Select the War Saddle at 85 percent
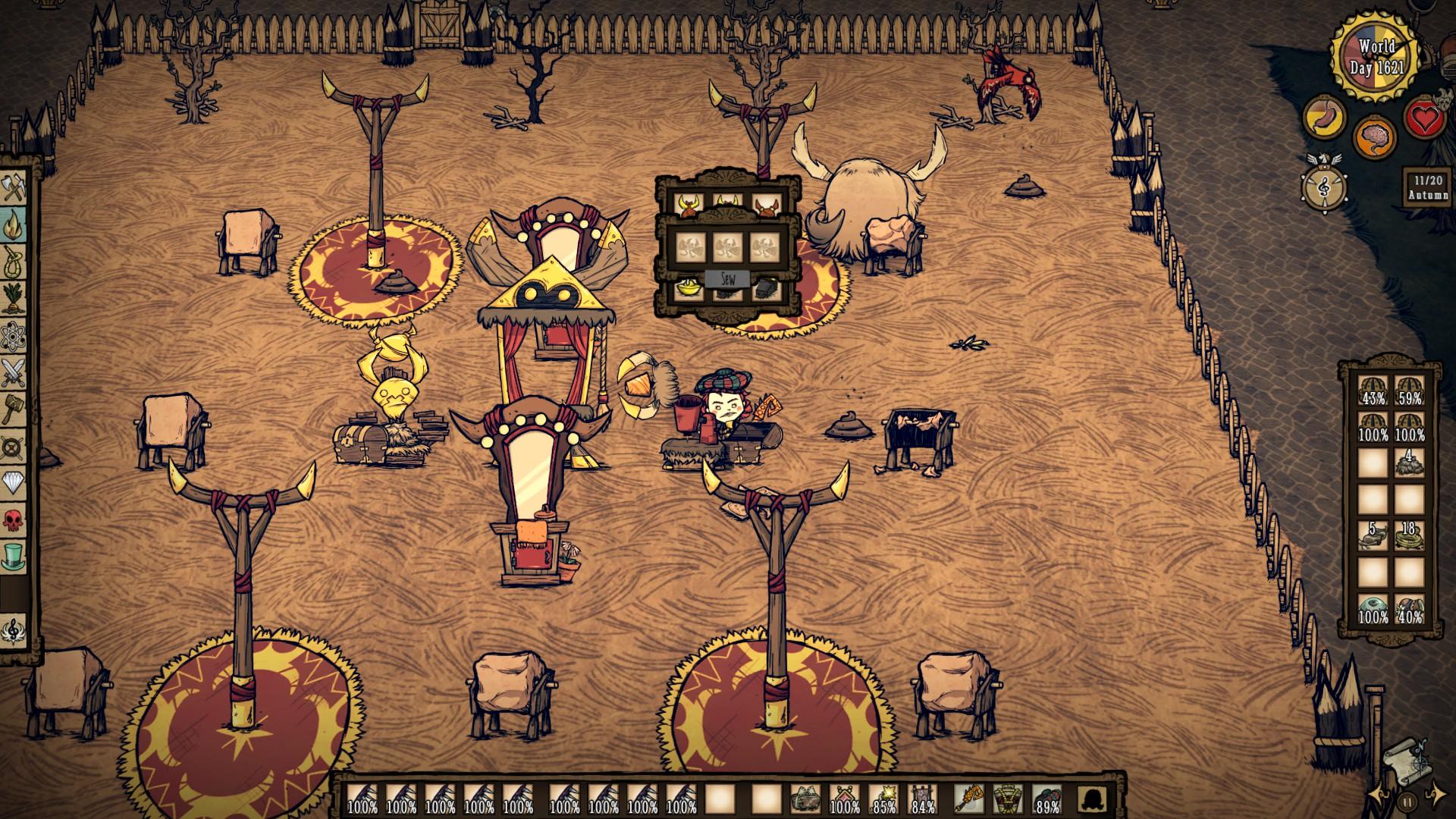 (x=884, y=792)
